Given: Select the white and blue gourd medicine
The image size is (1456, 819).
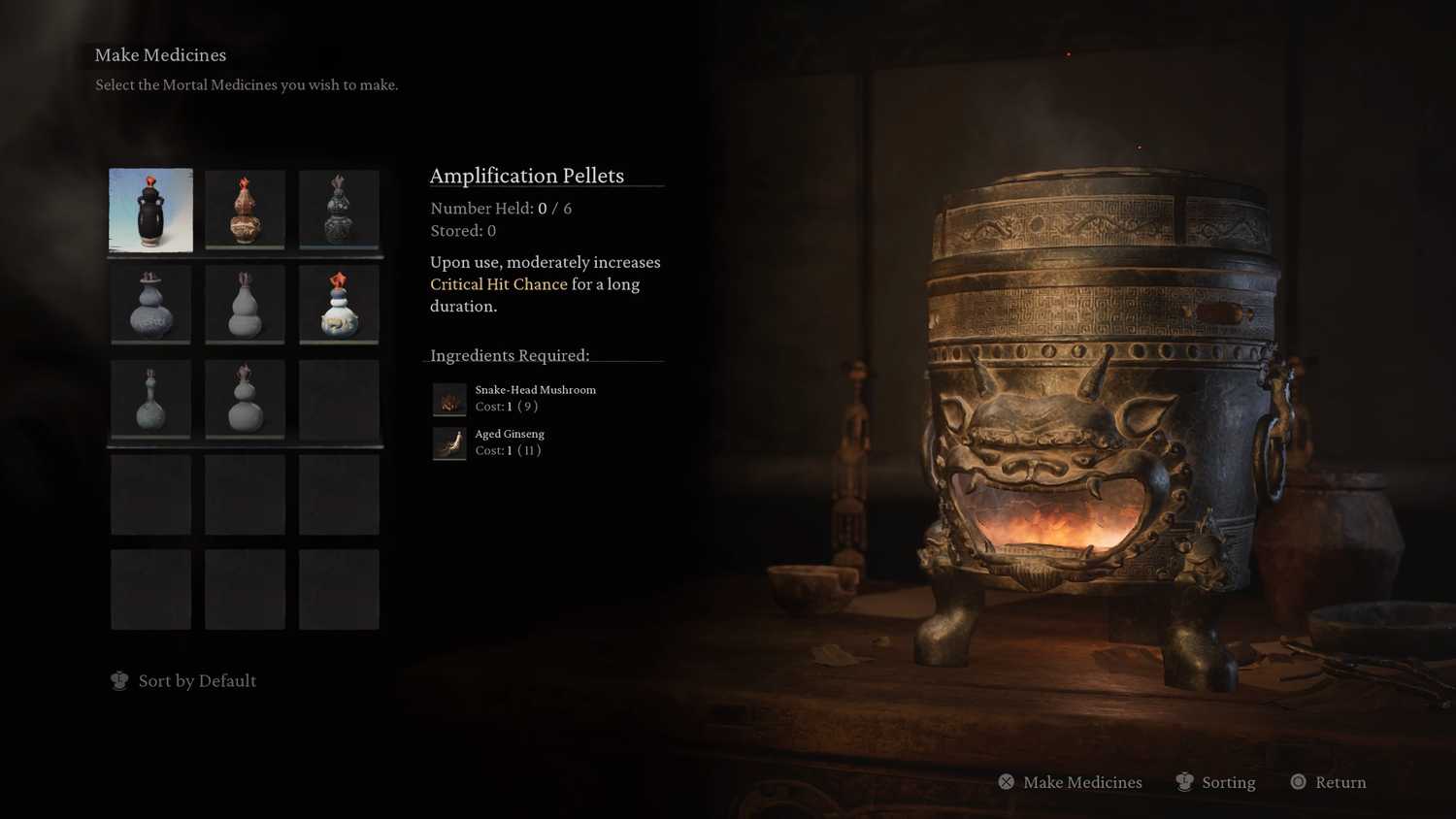Looking at the screenshot, I should pyautogui.click(x=339, y=305).
